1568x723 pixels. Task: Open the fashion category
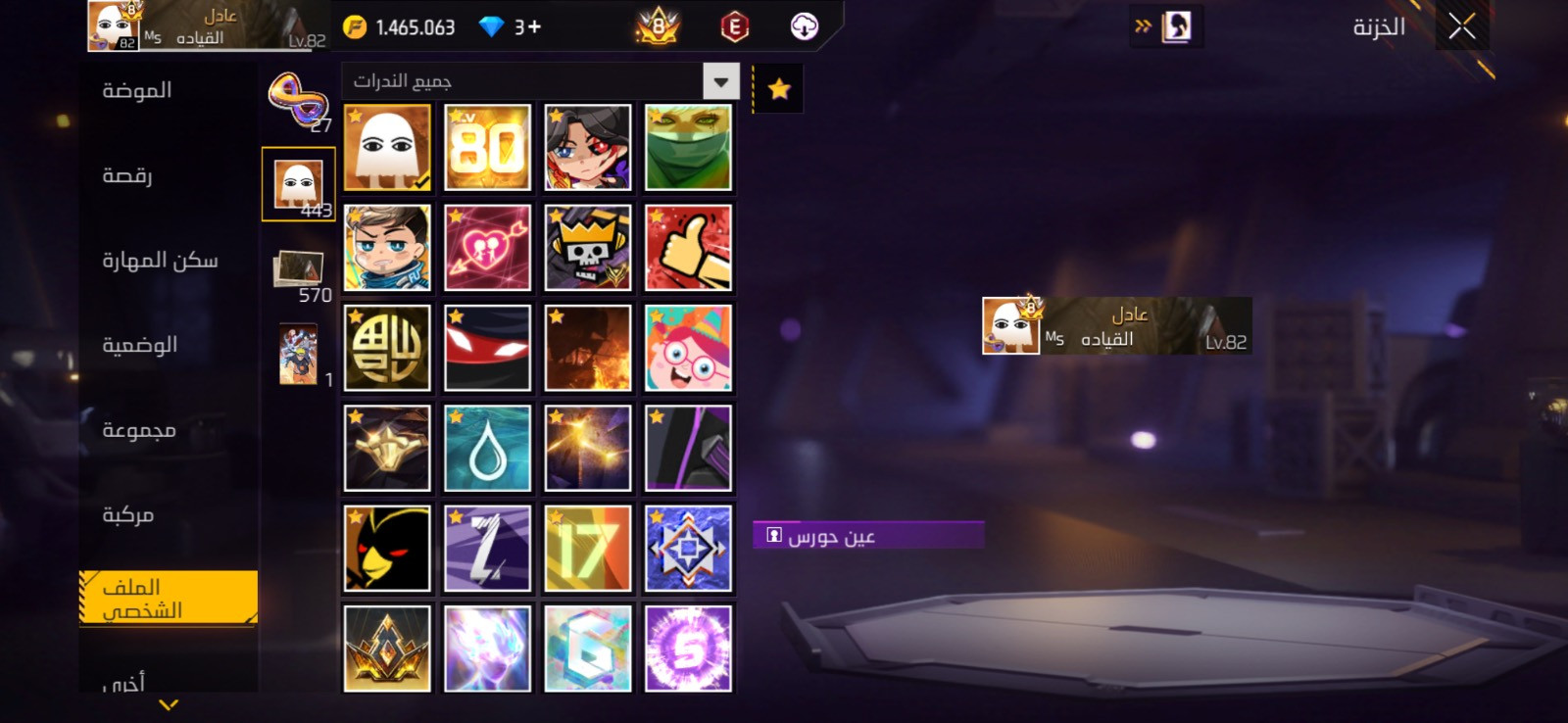point(138,91)
